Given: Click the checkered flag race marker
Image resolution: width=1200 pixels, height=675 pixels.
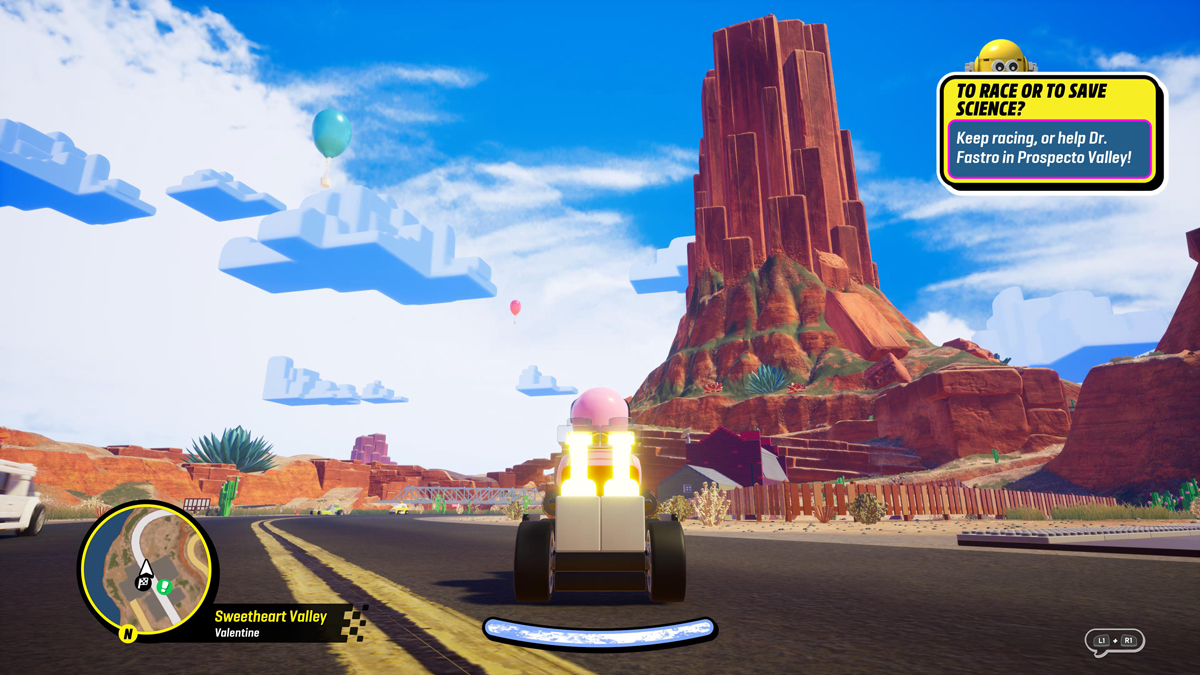Looking at the screenshot, I should [144, 583].
